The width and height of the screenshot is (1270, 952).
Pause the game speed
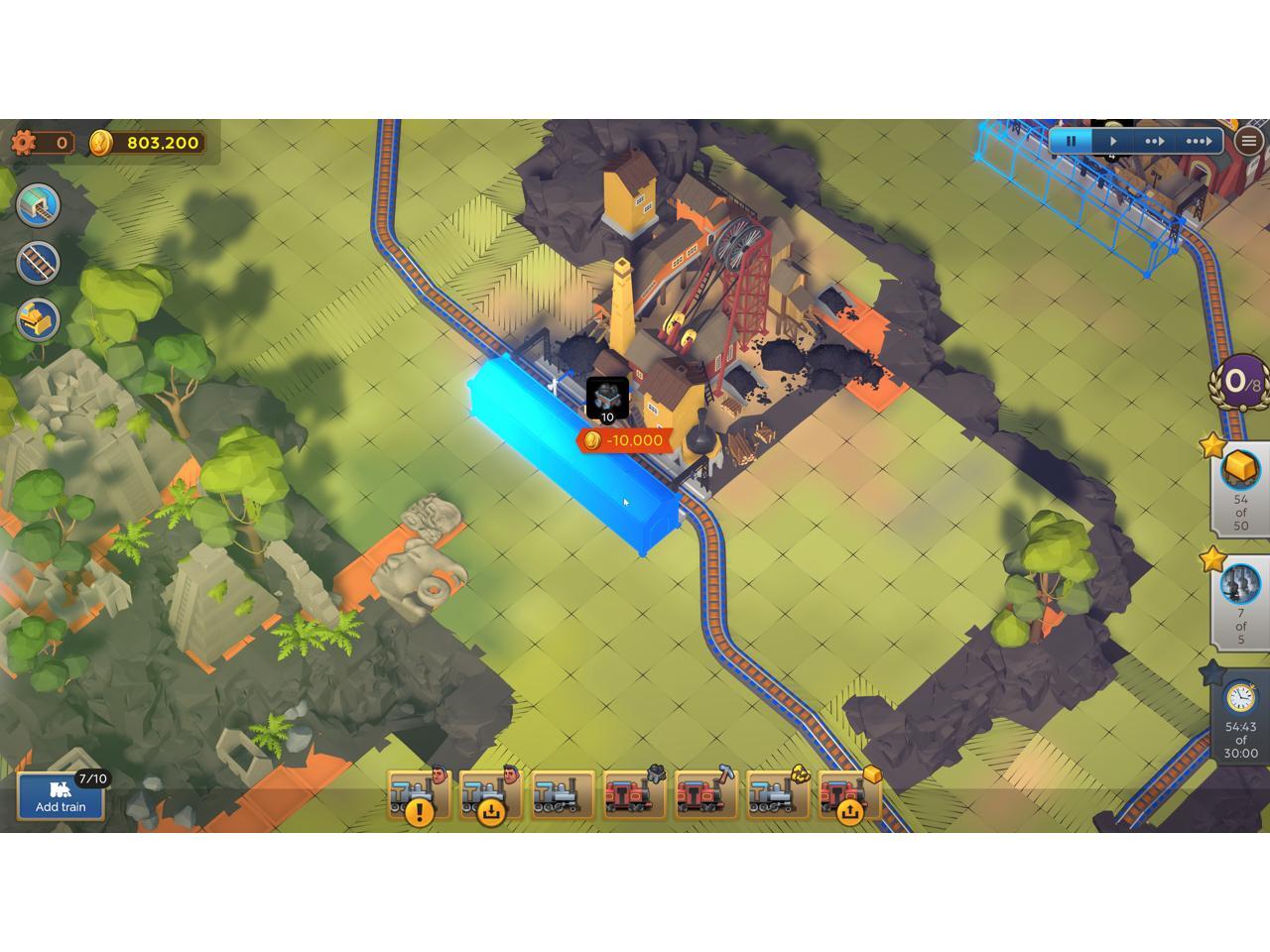click(1071, 141)
